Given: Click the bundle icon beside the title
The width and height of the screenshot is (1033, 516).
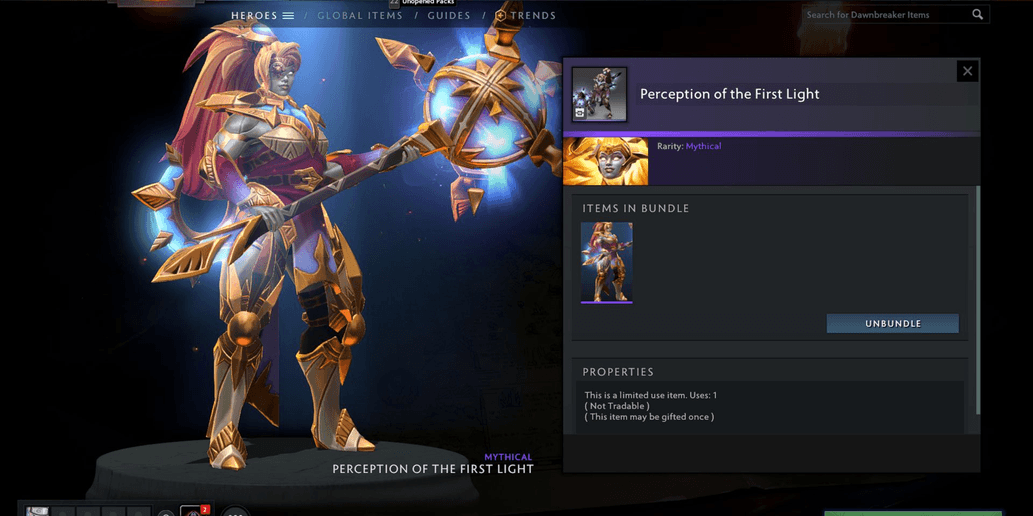Looking at the screenshot, I should tap(600, 94).
